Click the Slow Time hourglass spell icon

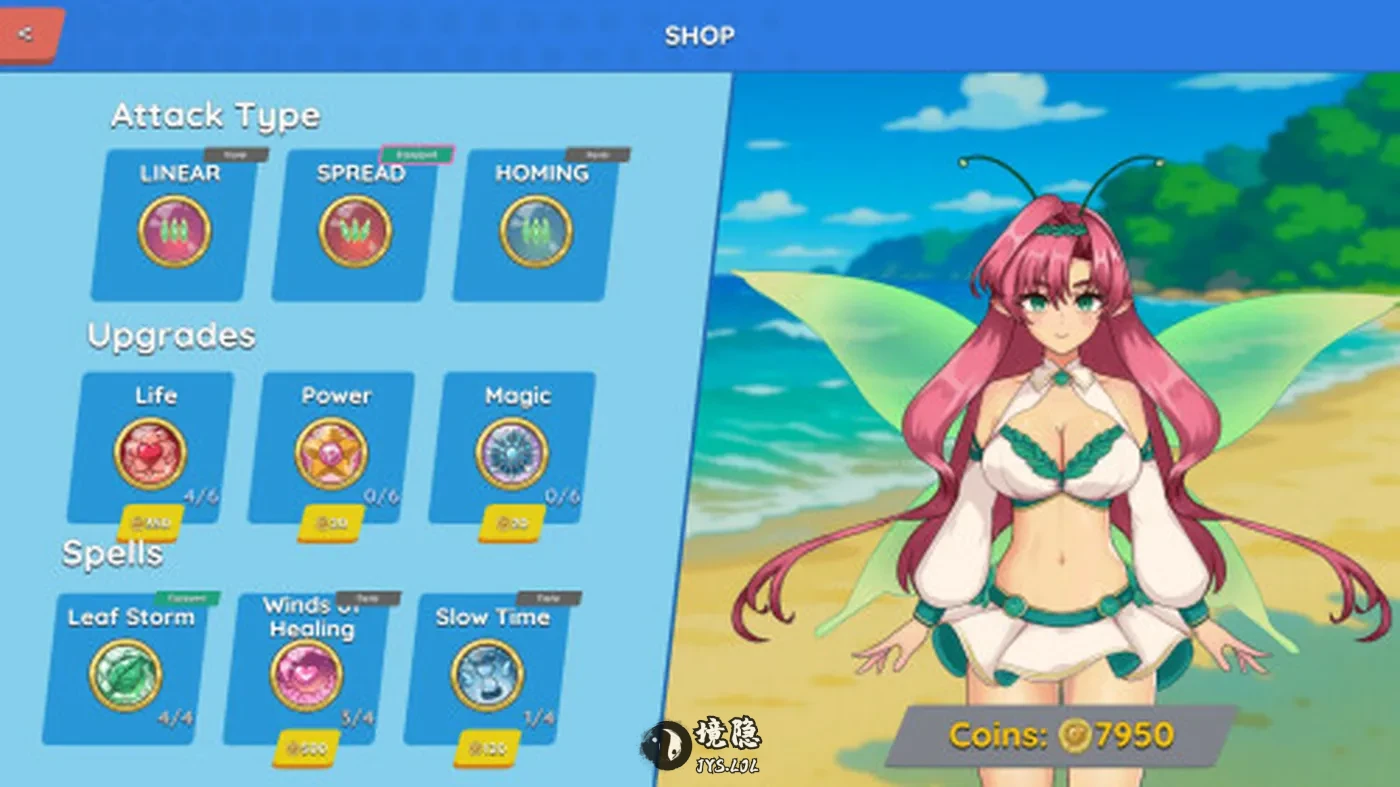487,675
